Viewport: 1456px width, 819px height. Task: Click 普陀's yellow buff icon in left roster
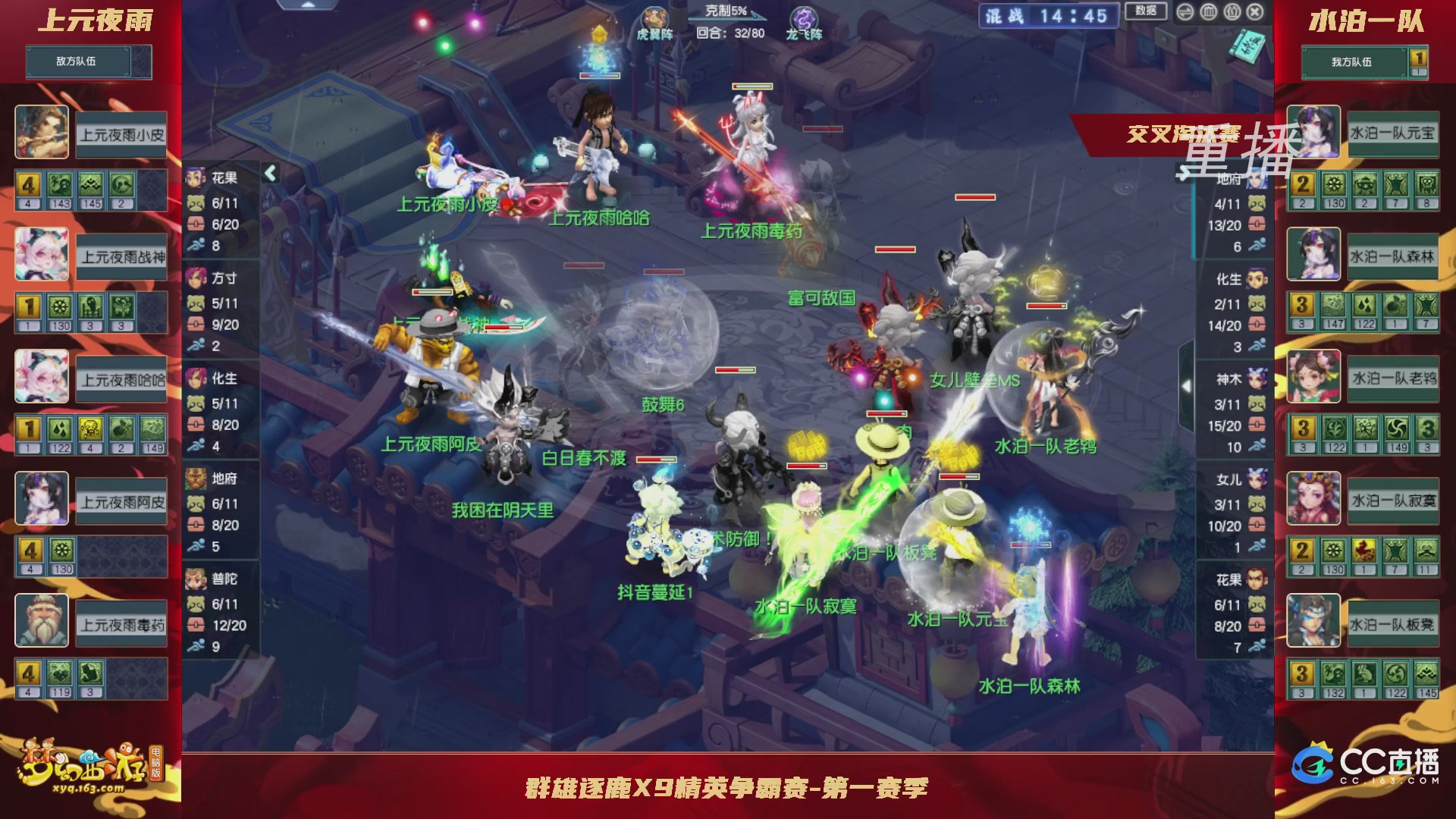click(x=29, y=673)
